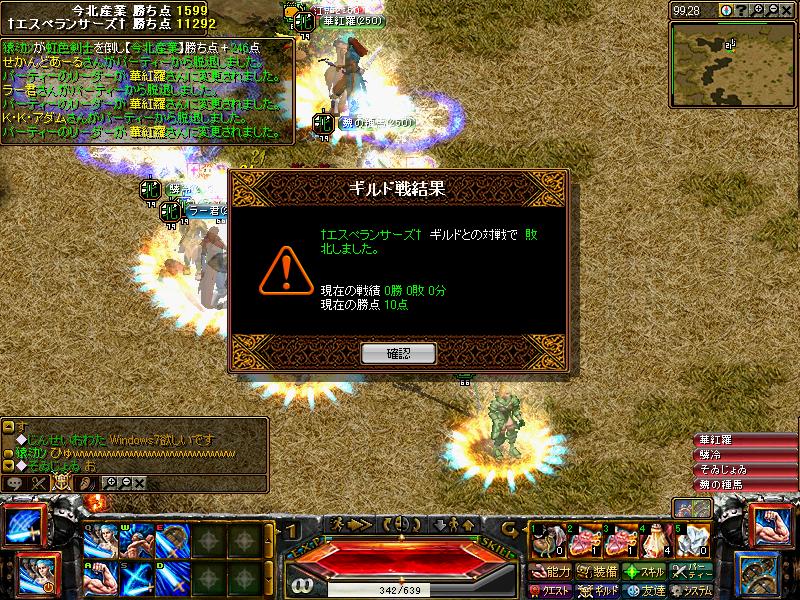The height and width of the screenshot is (600, 800).
Task: Select the speech bubble chat tab
Action: coord(15,482)
